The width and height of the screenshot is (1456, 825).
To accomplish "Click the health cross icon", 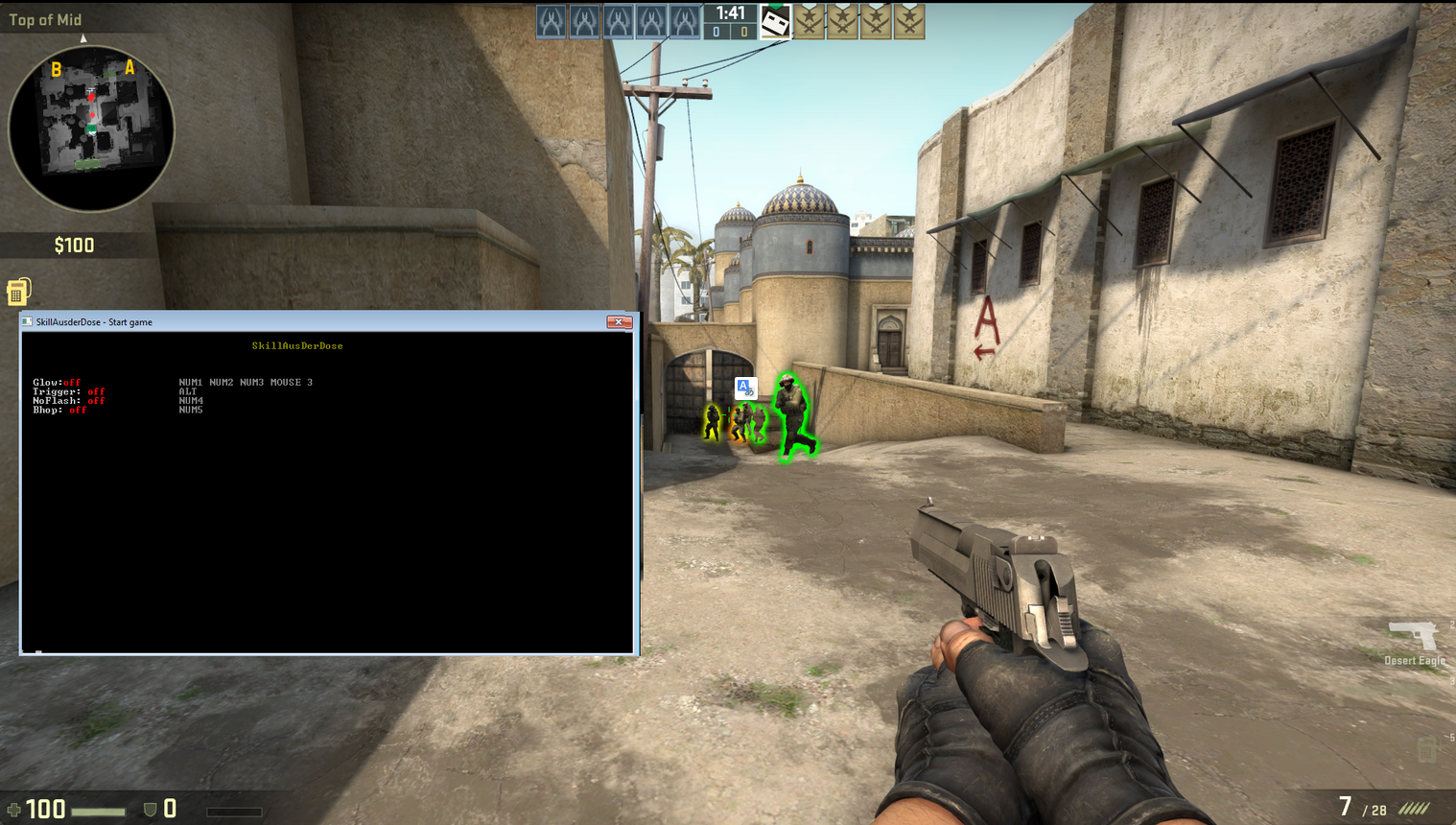I will [x=13, y=809].
